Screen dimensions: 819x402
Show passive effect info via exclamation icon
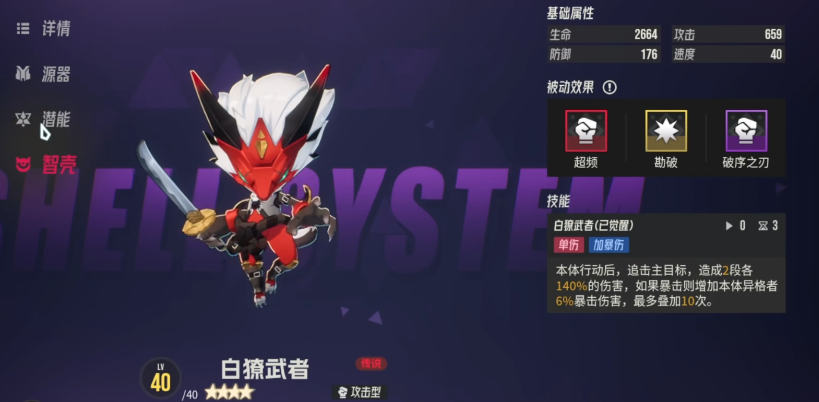pos(610,88)
